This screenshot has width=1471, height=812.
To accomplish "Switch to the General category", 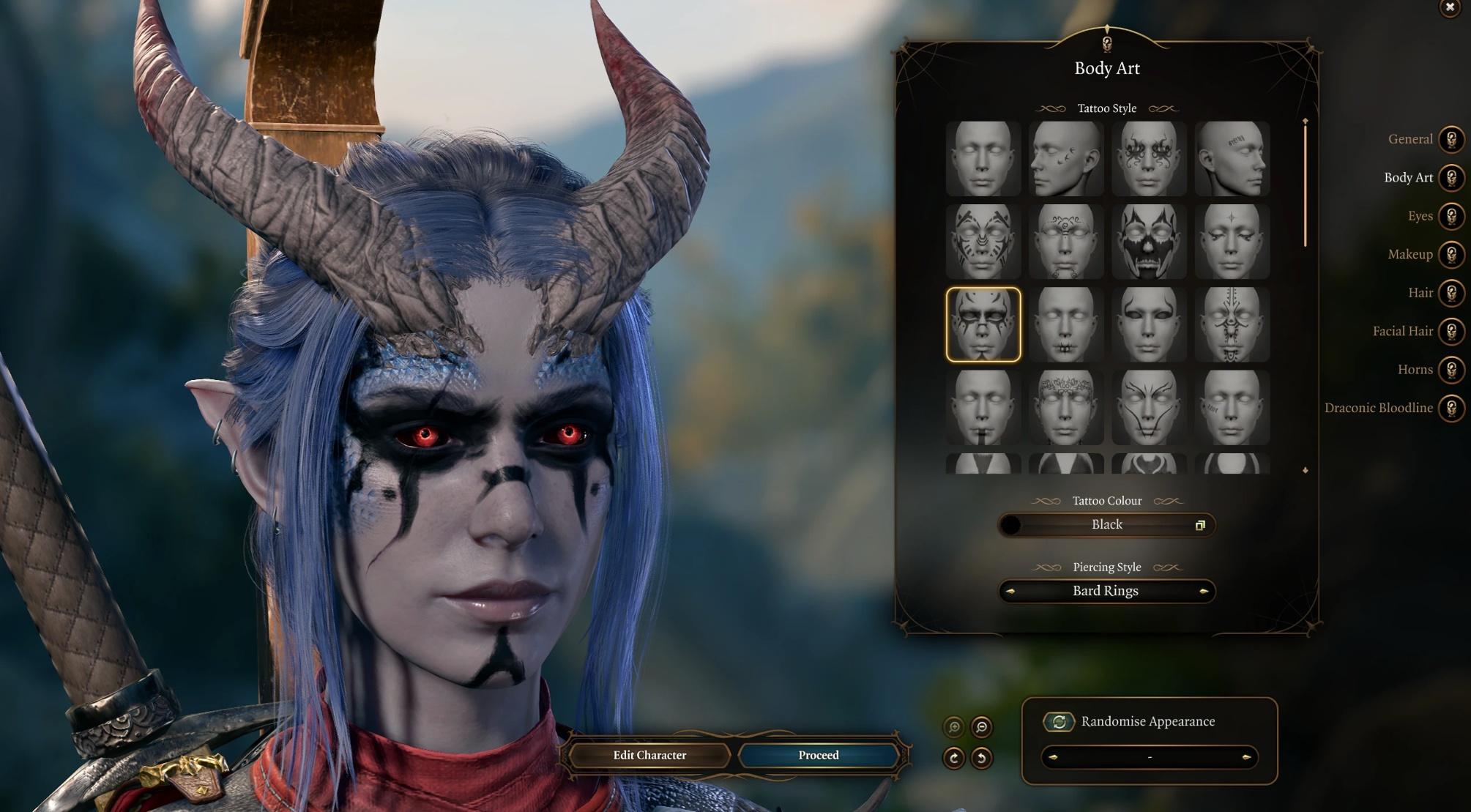I will pyautogui.click(x=1450, y=139).
